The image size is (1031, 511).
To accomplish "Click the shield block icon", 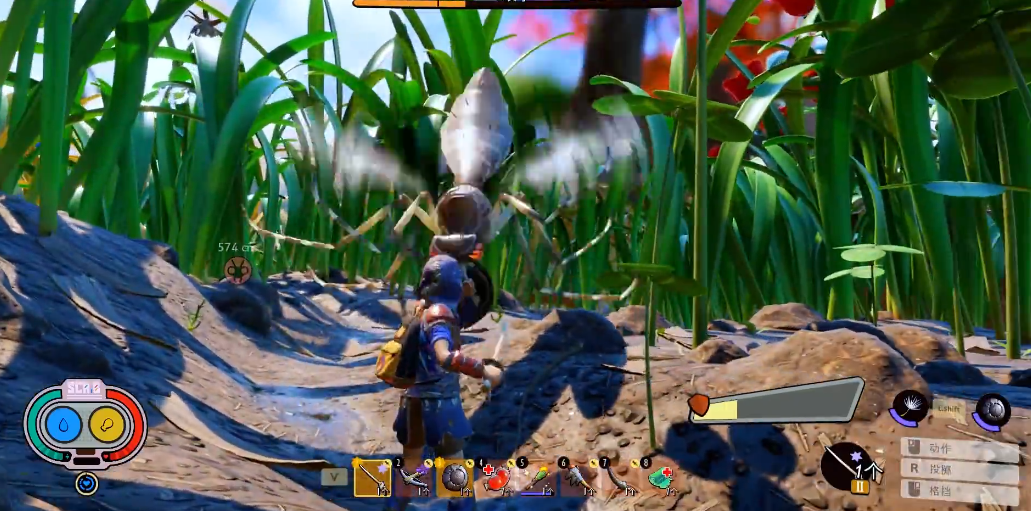I will pos(993,409).
